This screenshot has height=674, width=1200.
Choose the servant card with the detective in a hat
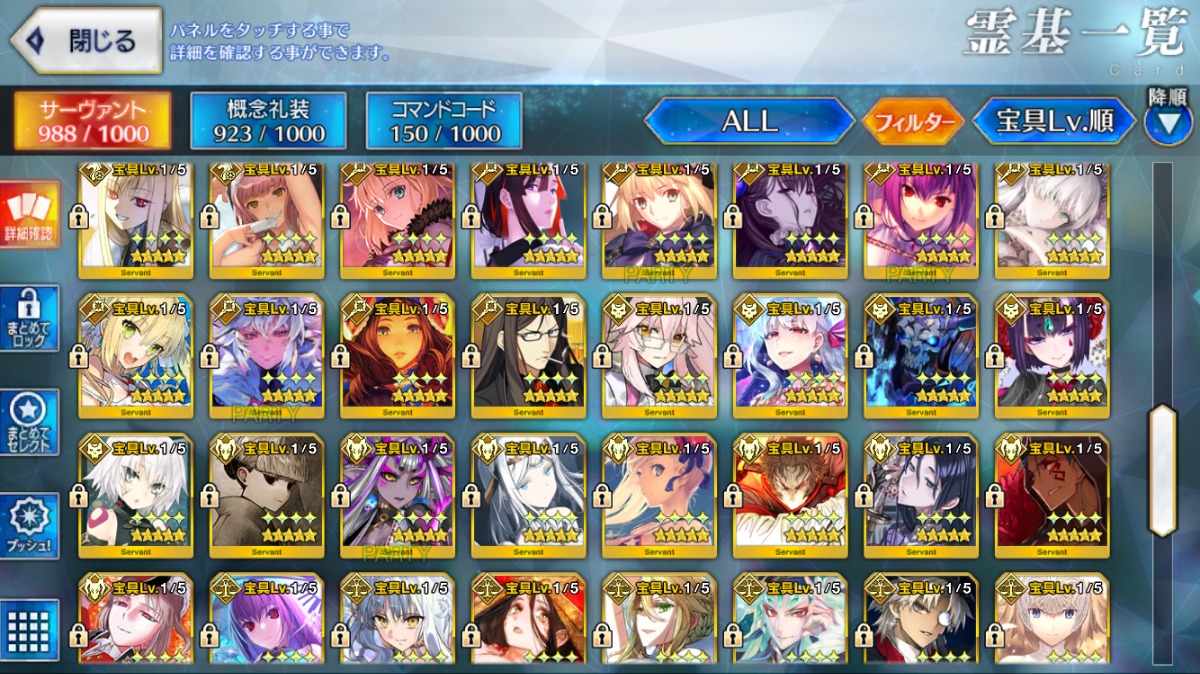266,492
